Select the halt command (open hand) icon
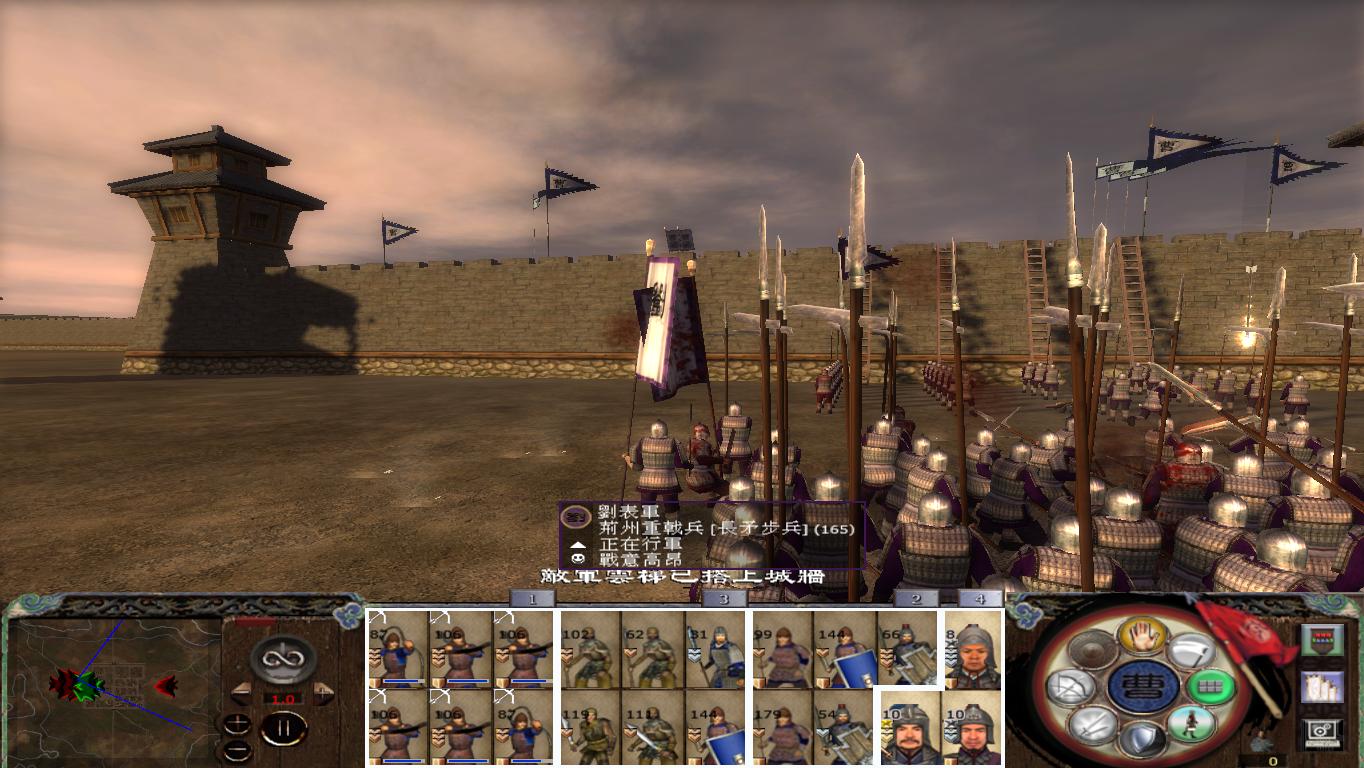Viewport: 1364px width, 768px height. (x=1143, y=635)
